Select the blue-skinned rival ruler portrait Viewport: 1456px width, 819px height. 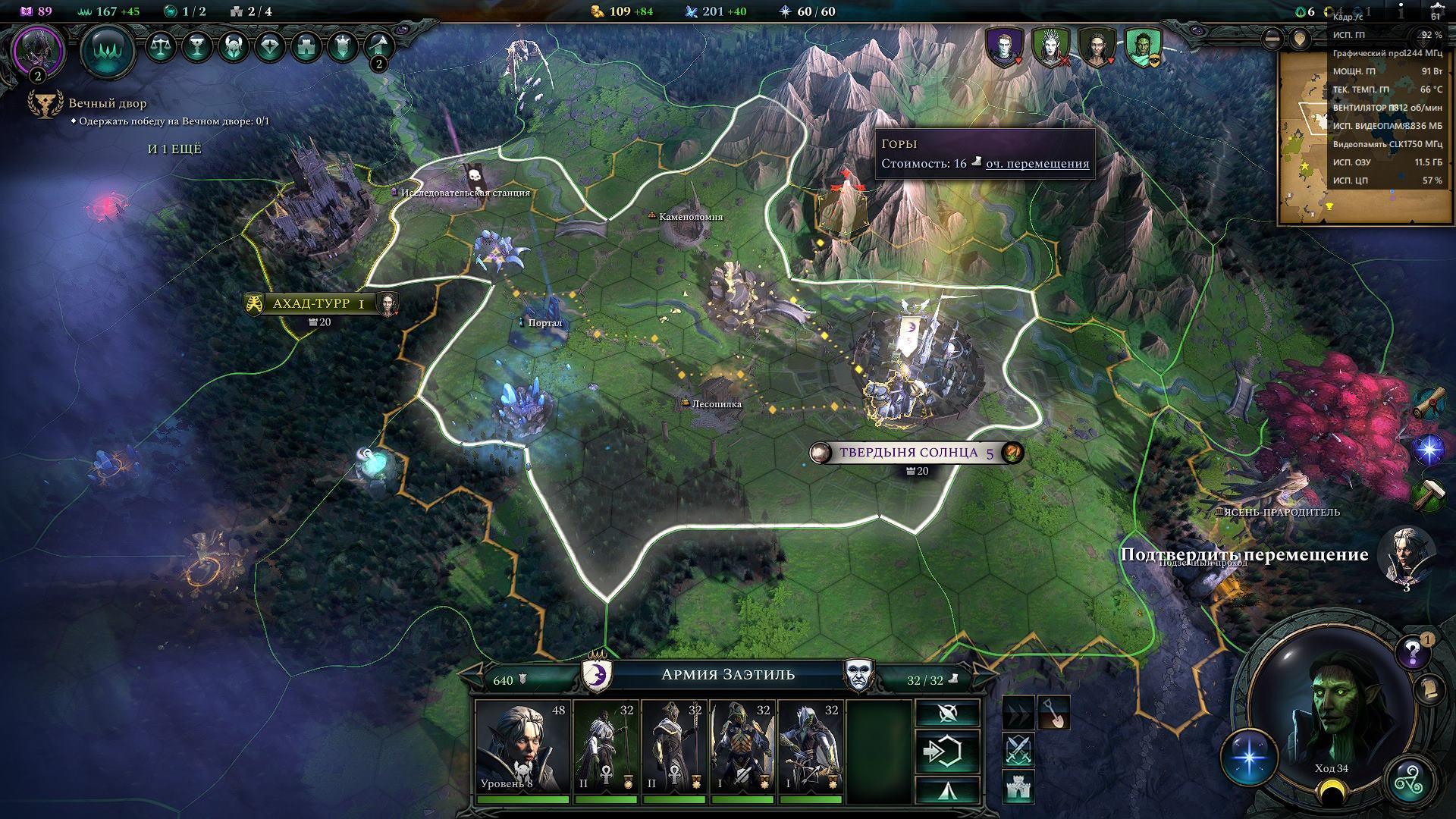pos(1003,47)
